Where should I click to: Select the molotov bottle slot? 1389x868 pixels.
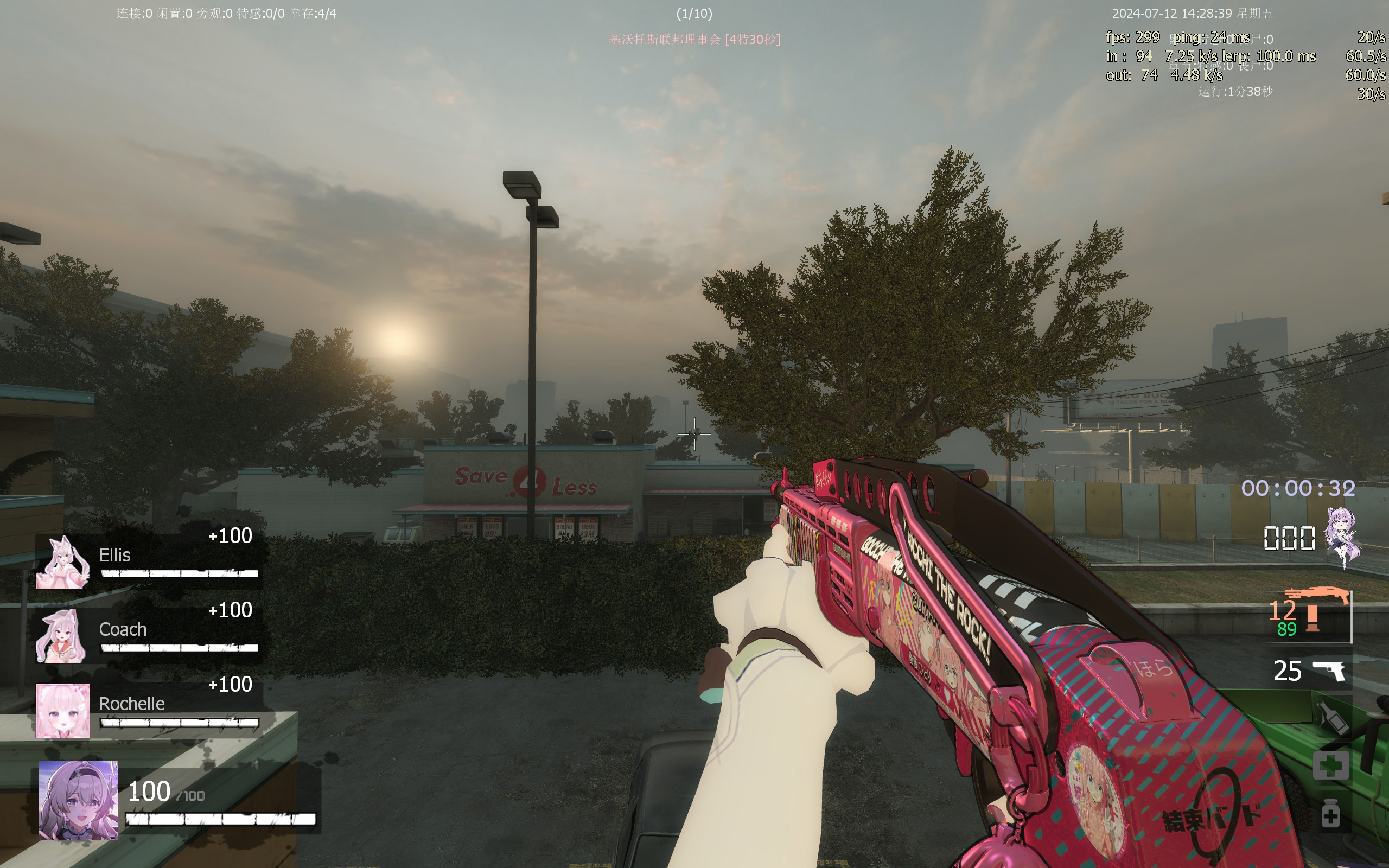pos(1331,718)
